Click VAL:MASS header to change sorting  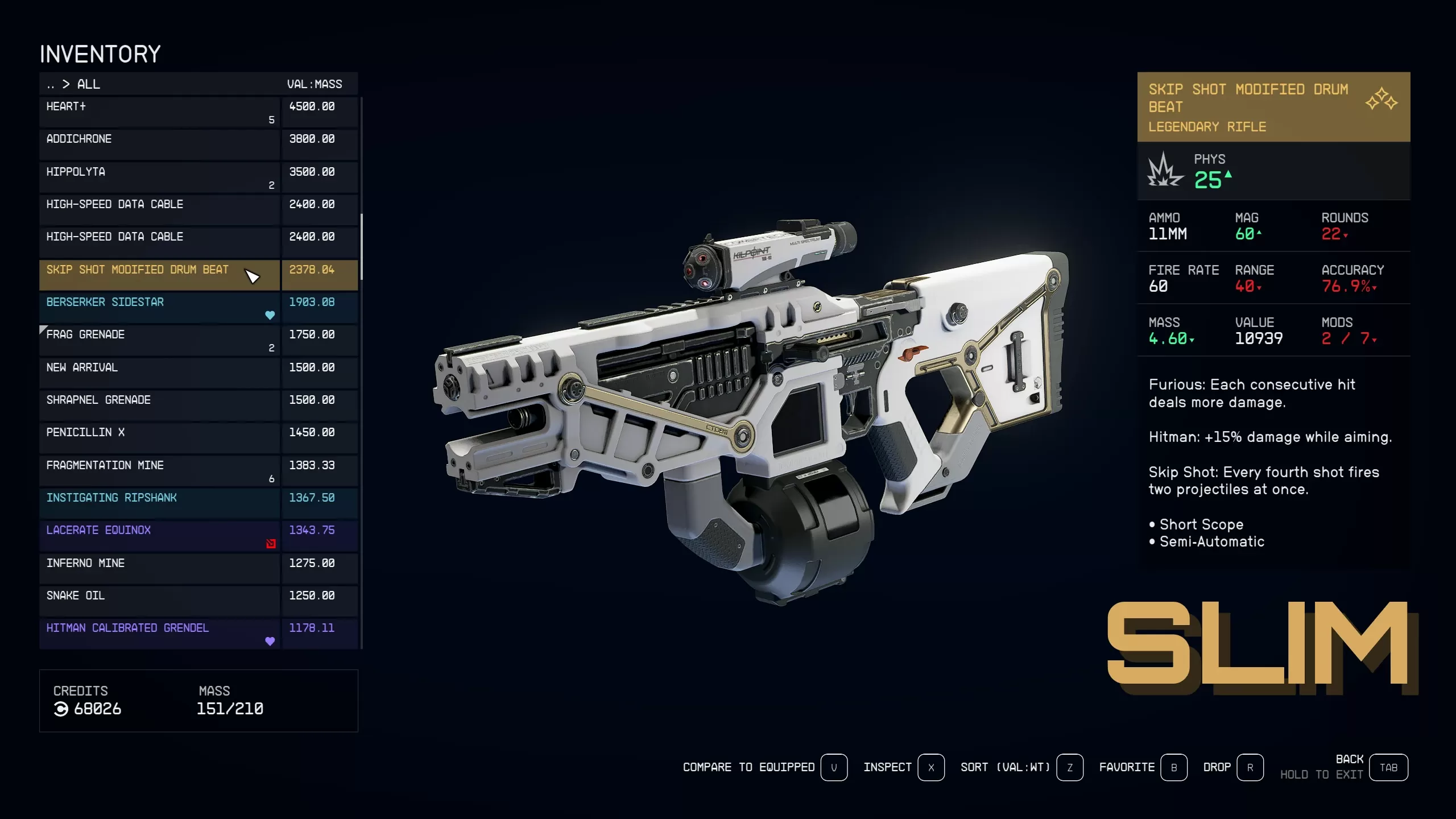point(315,84)
